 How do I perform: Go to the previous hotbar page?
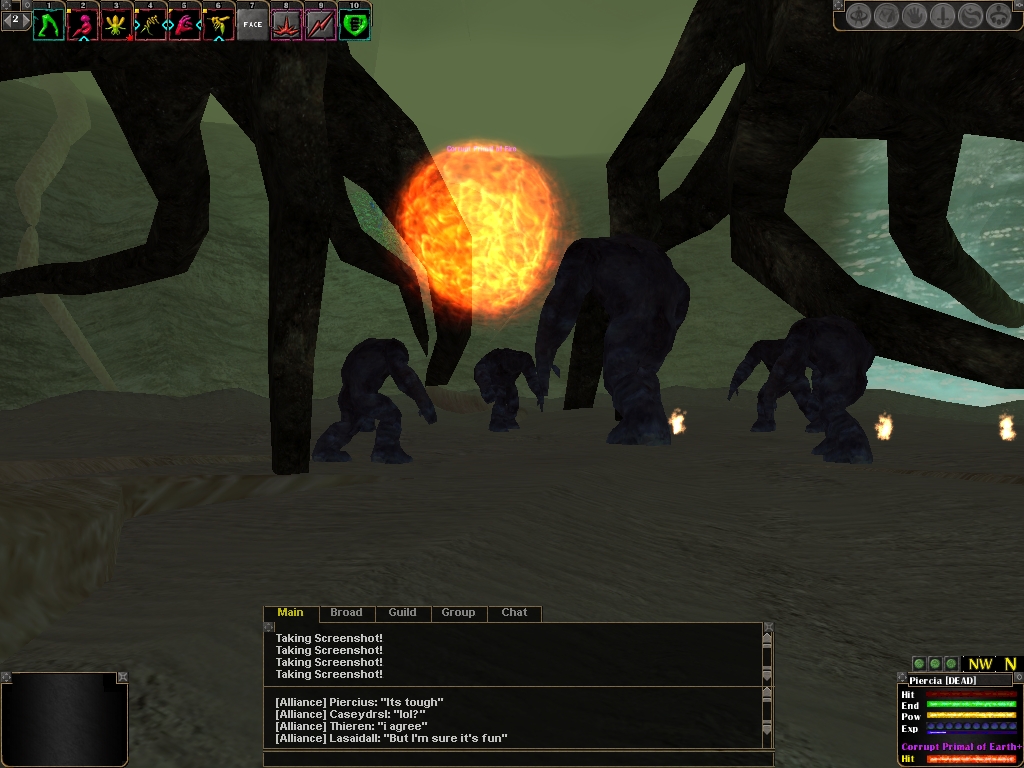(5, 19)
